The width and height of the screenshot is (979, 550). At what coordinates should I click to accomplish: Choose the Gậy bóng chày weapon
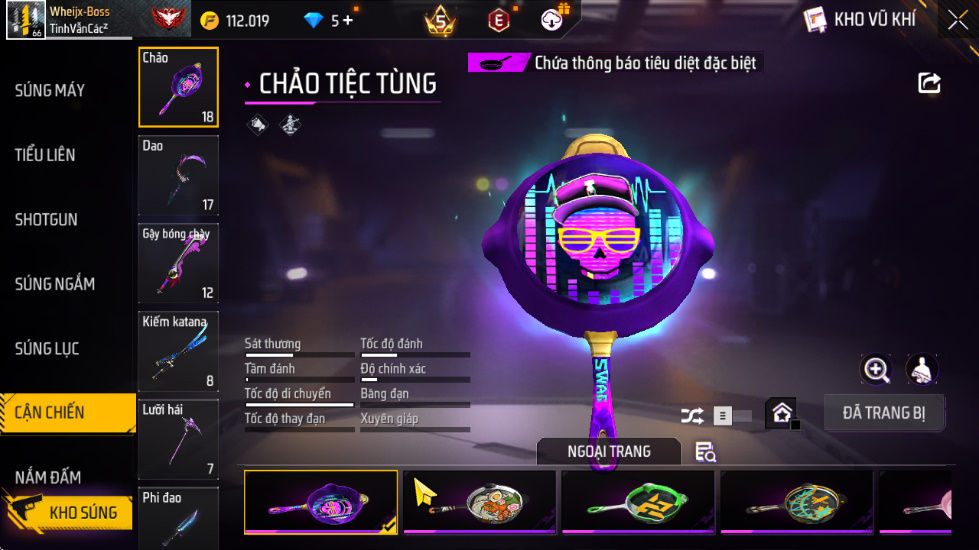(178, 264)
